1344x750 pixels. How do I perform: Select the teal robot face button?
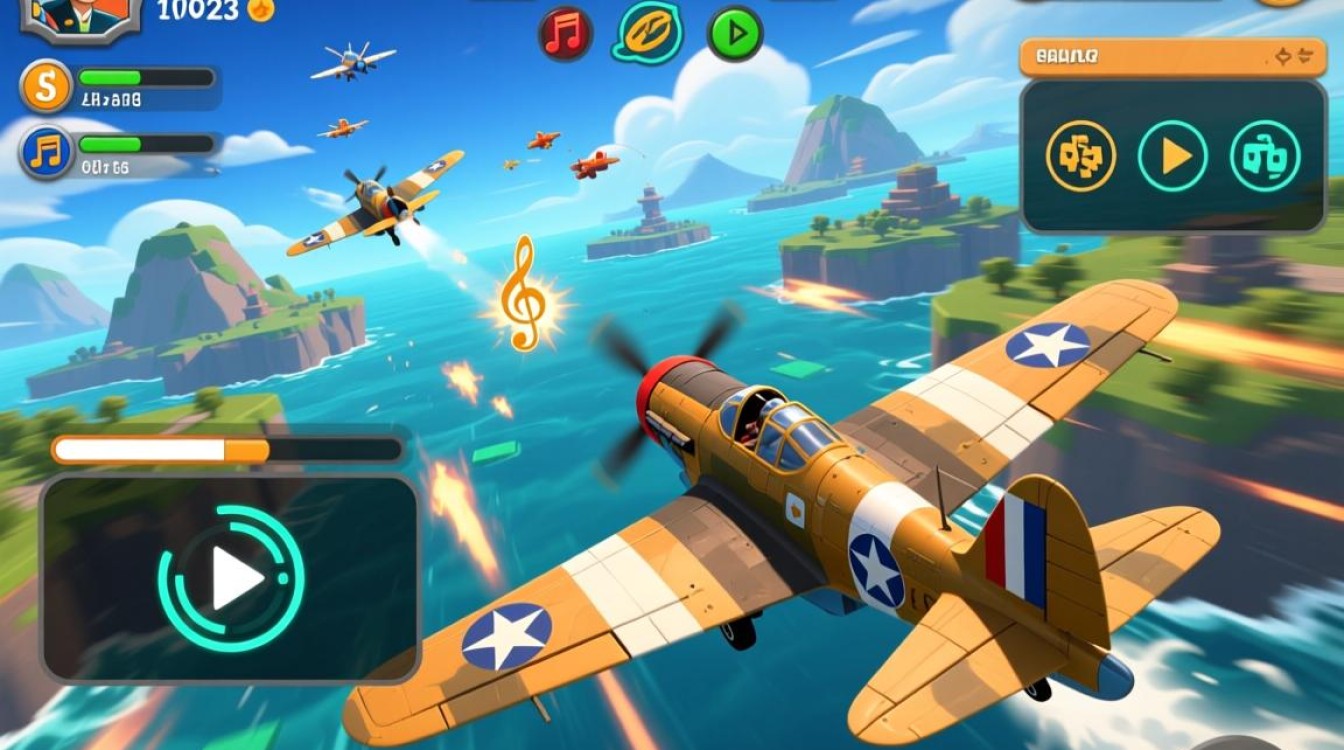click(x=1265, y=156)
